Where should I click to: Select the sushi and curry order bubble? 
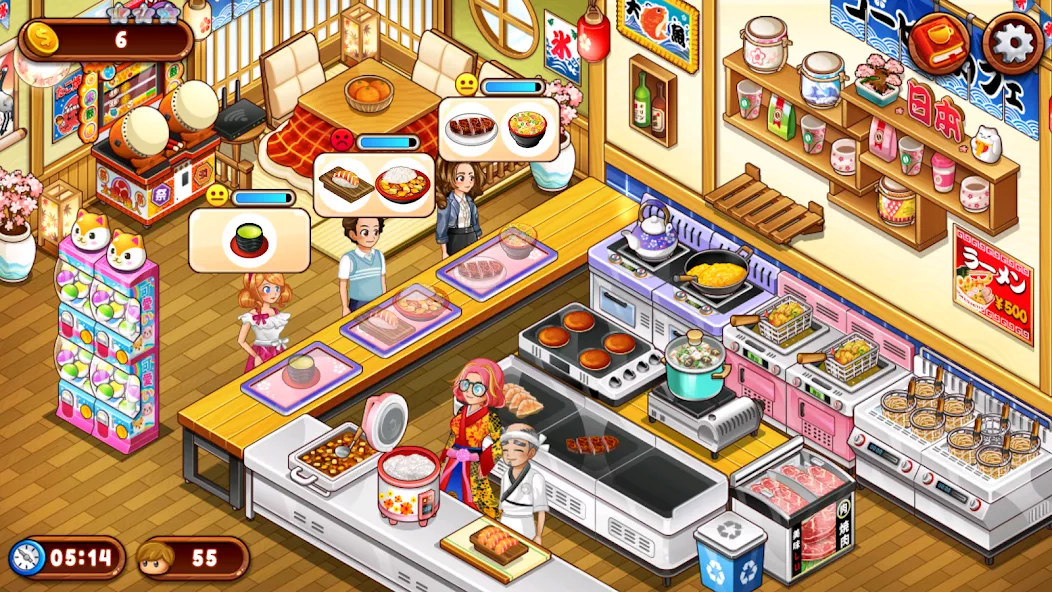(x=374, y=186)
